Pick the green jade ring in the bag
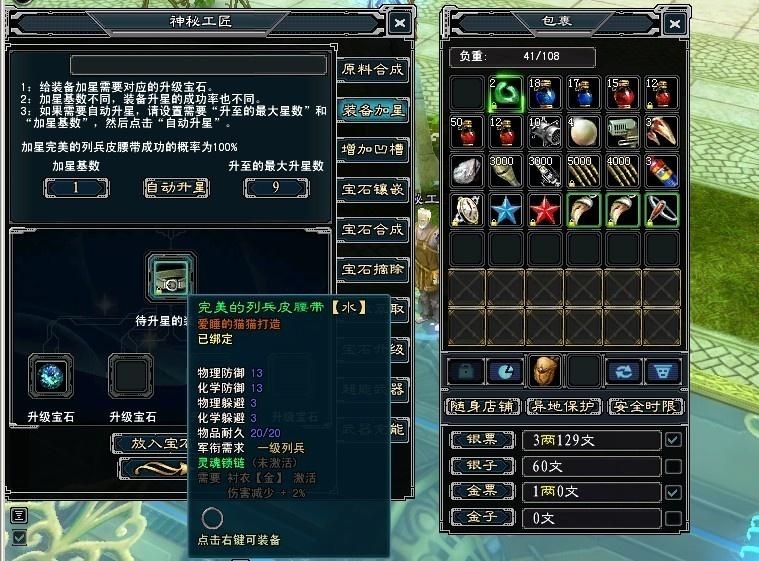759x561 pixels. tap(506, 93)
